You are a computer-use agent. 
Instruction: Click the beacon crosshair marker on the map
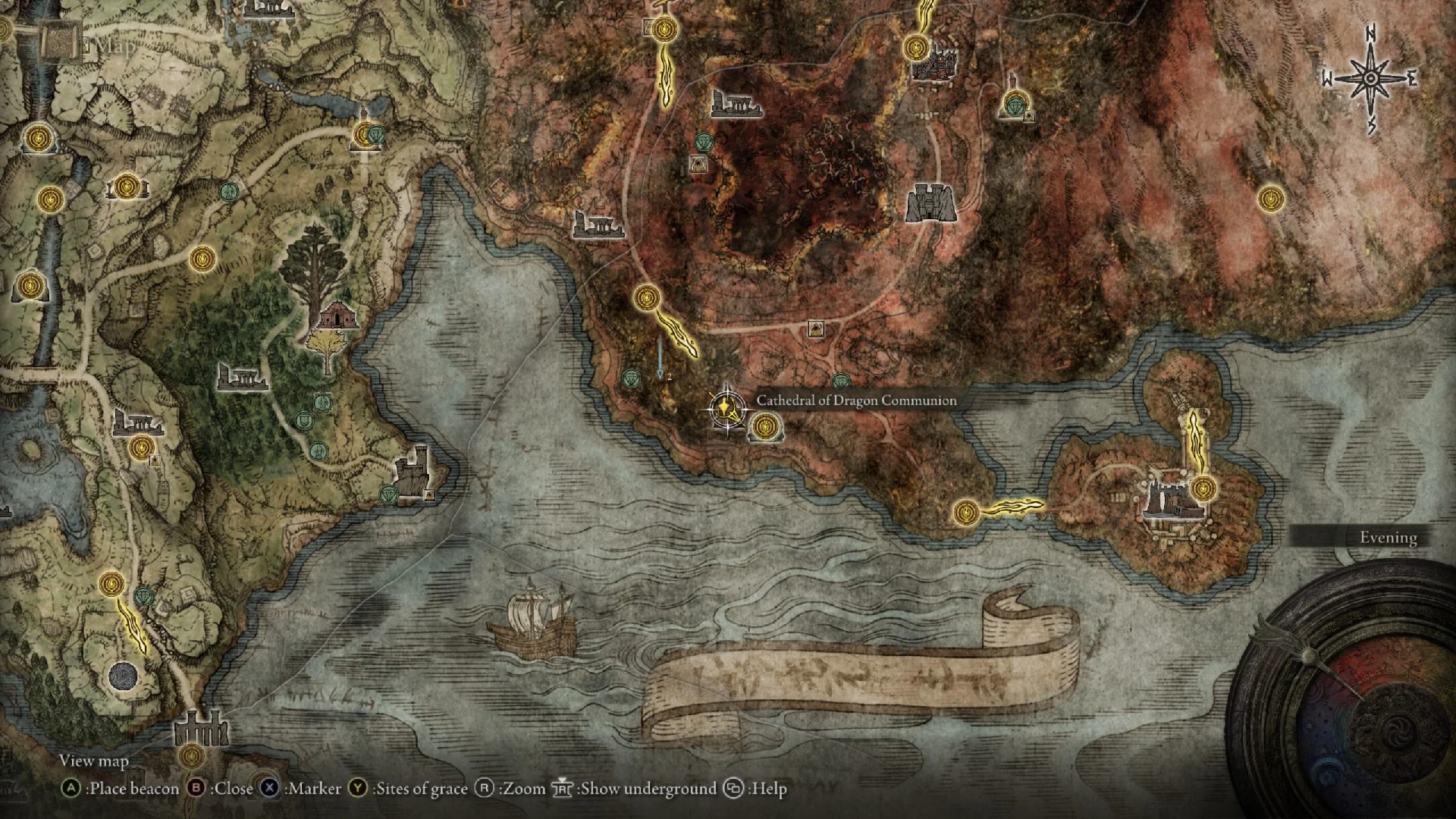pos(726,409)
